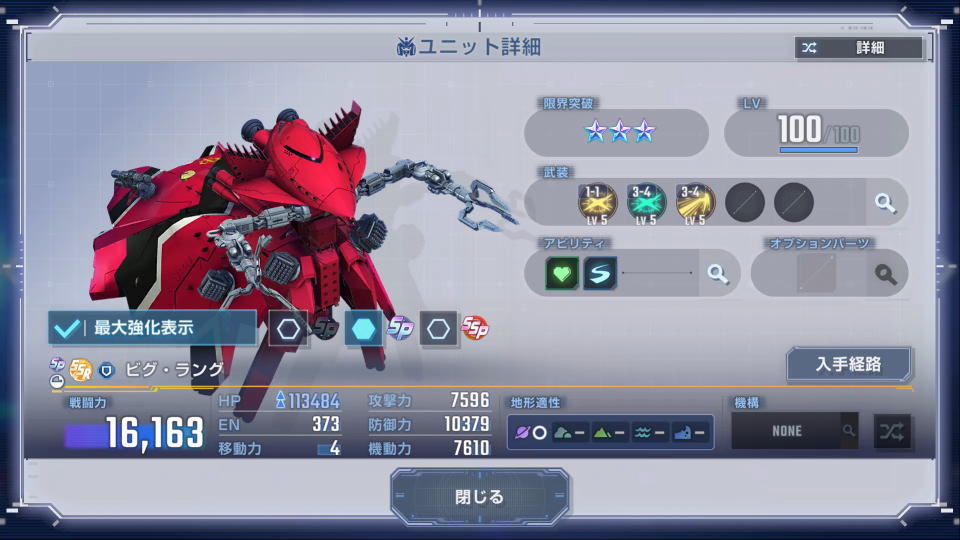View the blue S-shaped ability icon
This screenshot has width=960, height=540.
click(x=601, y=273)
